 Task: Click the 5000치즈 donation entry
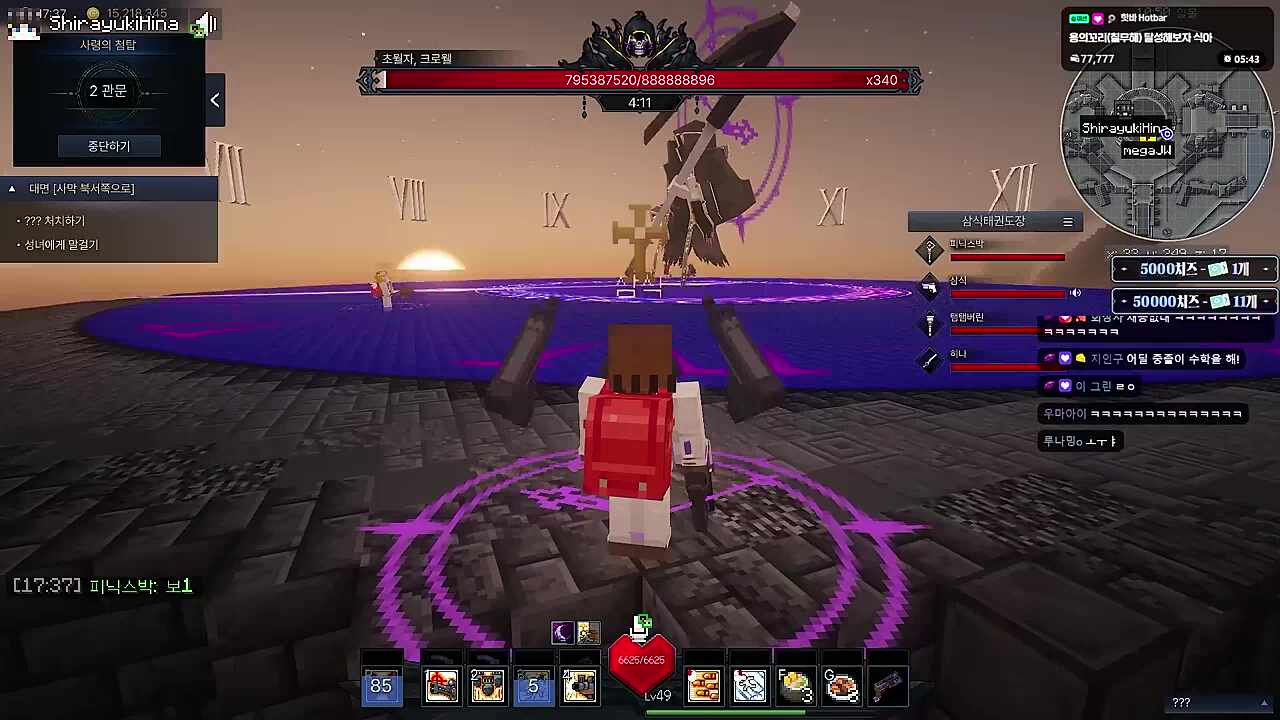click(x=1193, y=268)
